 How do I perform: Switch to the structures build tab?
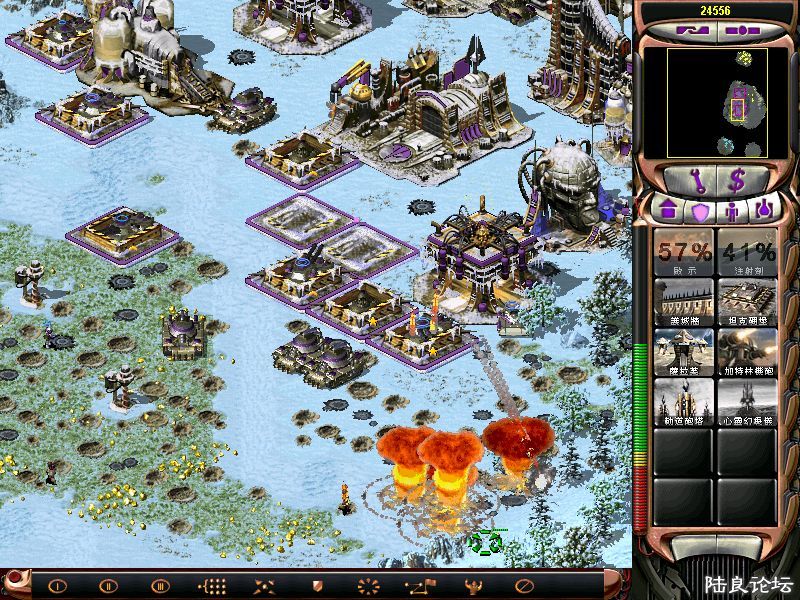point(668,211)
